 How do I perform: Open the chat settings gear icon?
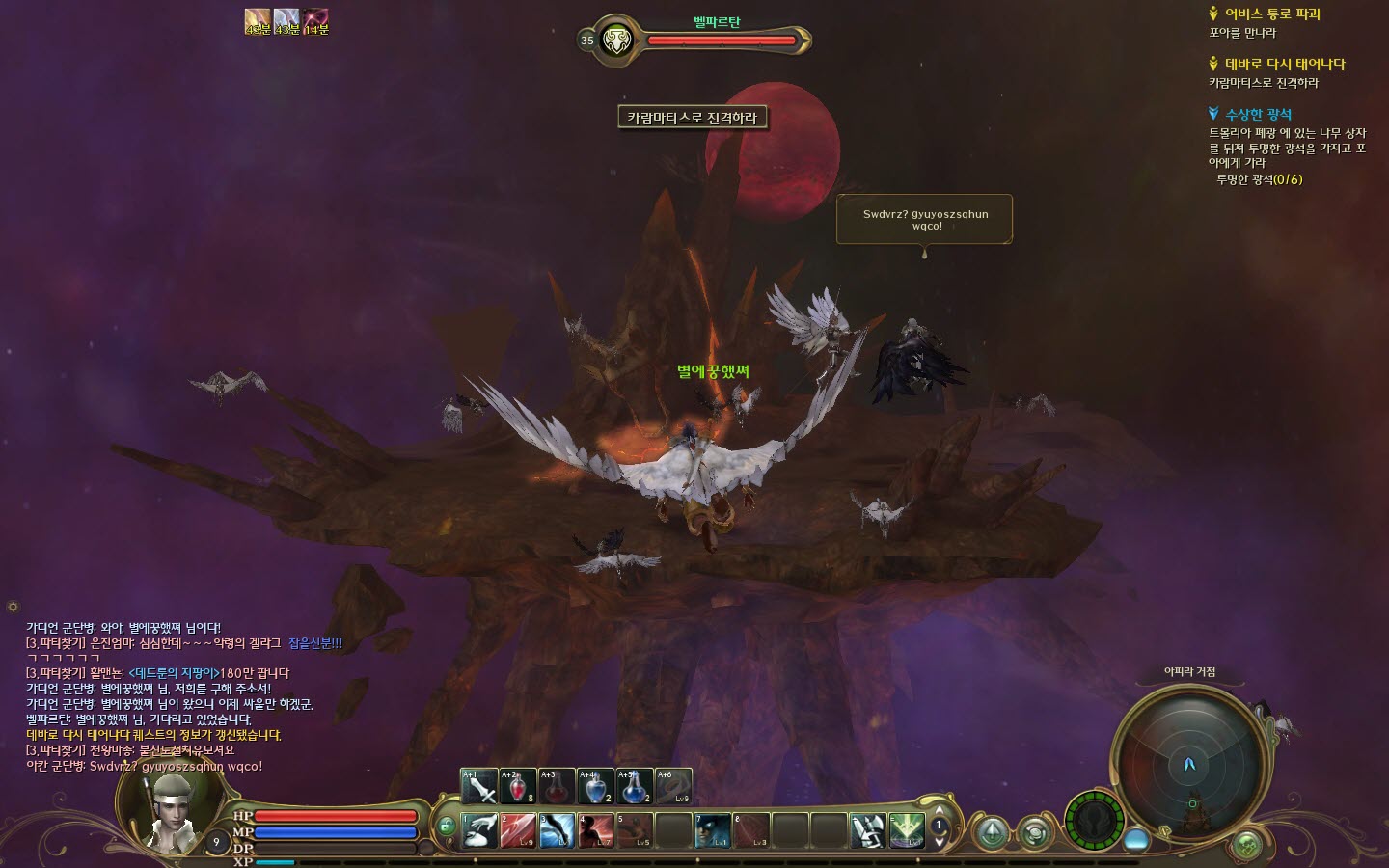click(13, 607)
